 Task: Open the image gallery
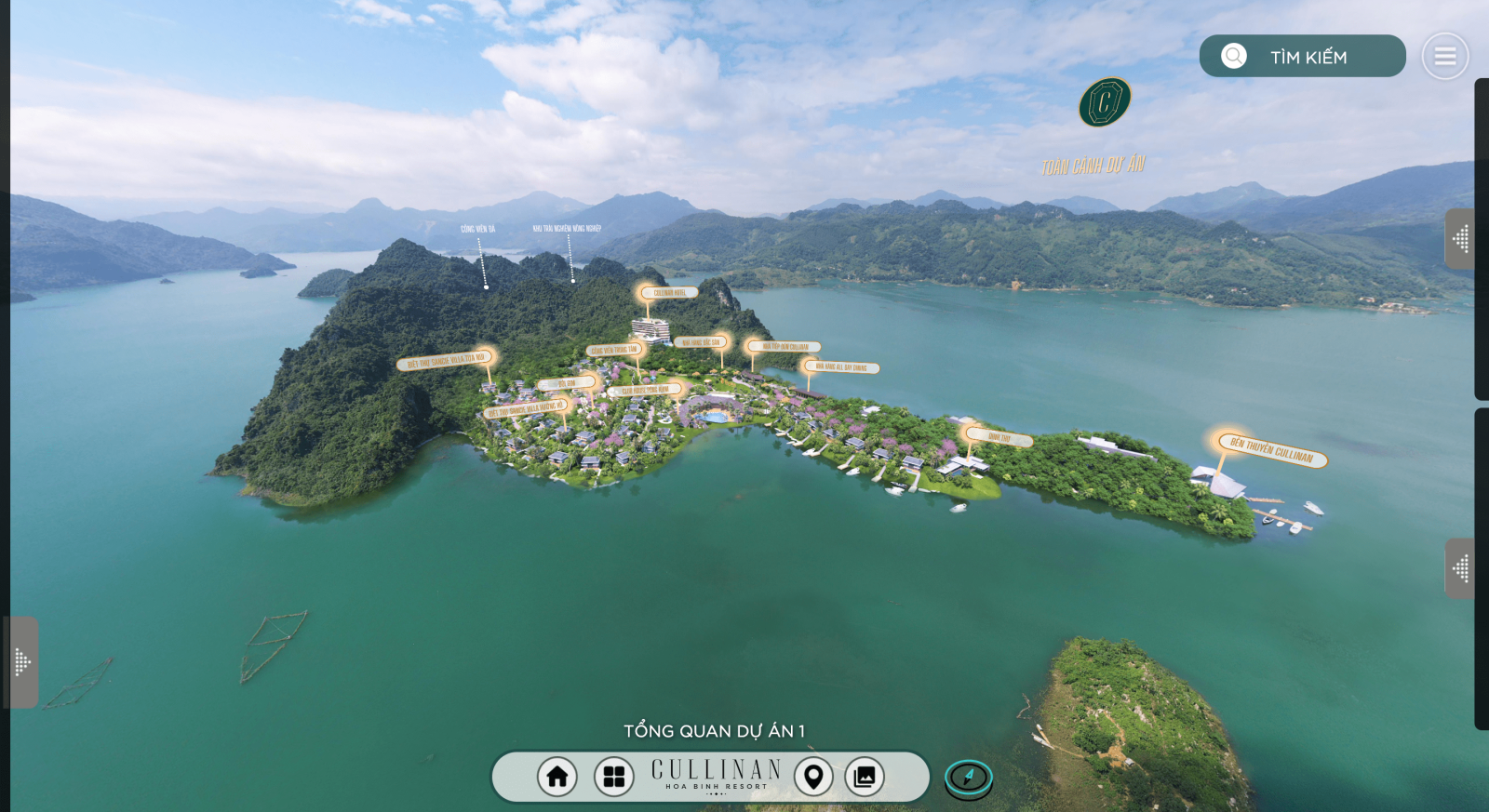coord(865,777)
